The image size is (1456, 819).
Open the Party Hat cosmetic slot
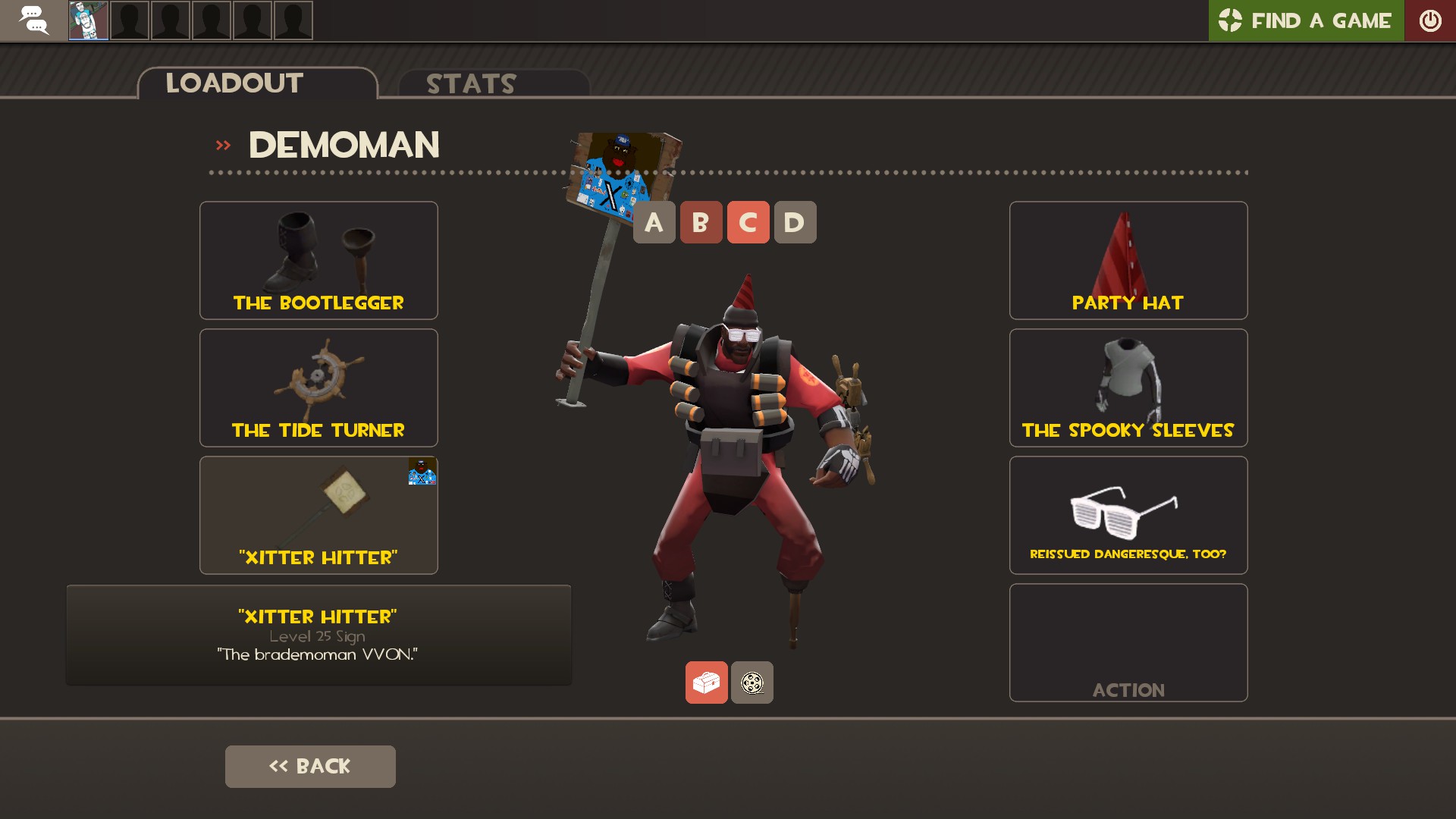point(1128,260)
